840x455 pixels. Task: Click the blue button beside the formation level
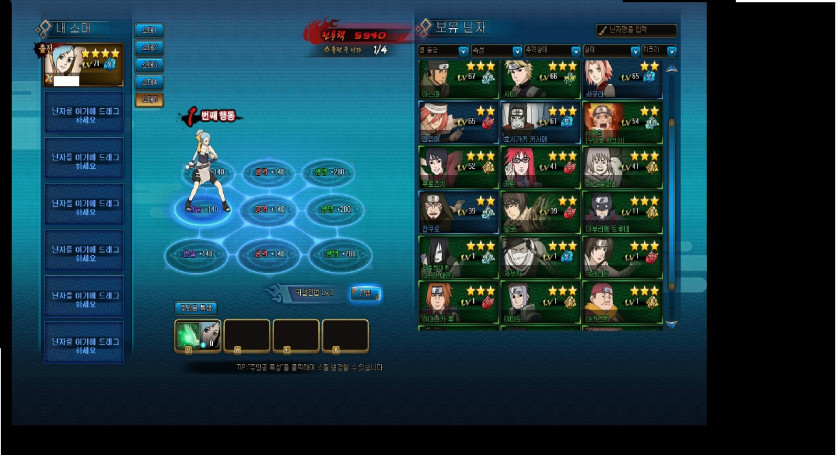364,292
